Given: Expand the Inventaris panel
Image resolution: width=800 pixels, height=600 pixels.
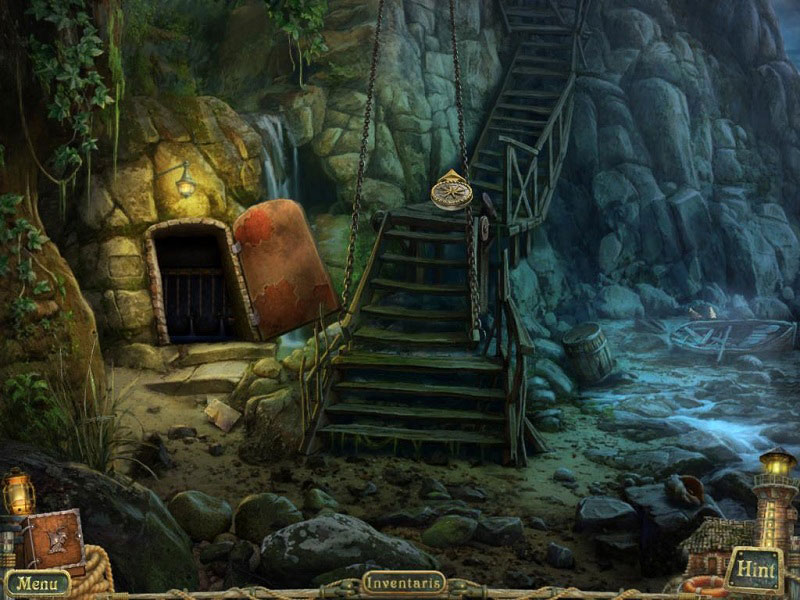Looking at the screenshot, I should pos(403,582).
